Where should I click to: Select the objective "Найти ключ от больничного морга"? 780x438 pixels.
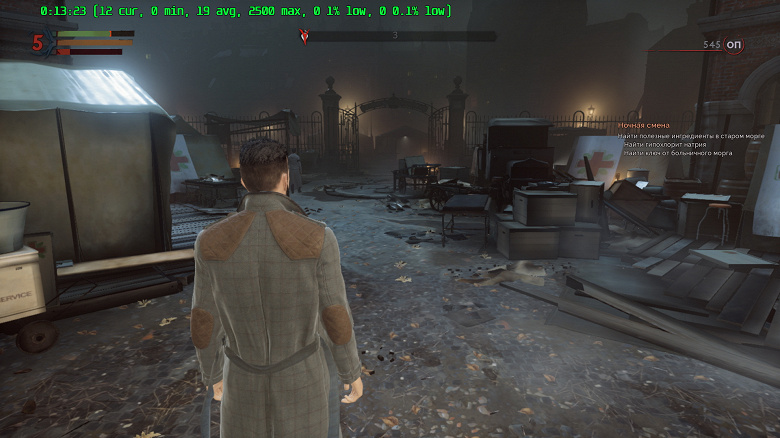[x=678, y=153]
